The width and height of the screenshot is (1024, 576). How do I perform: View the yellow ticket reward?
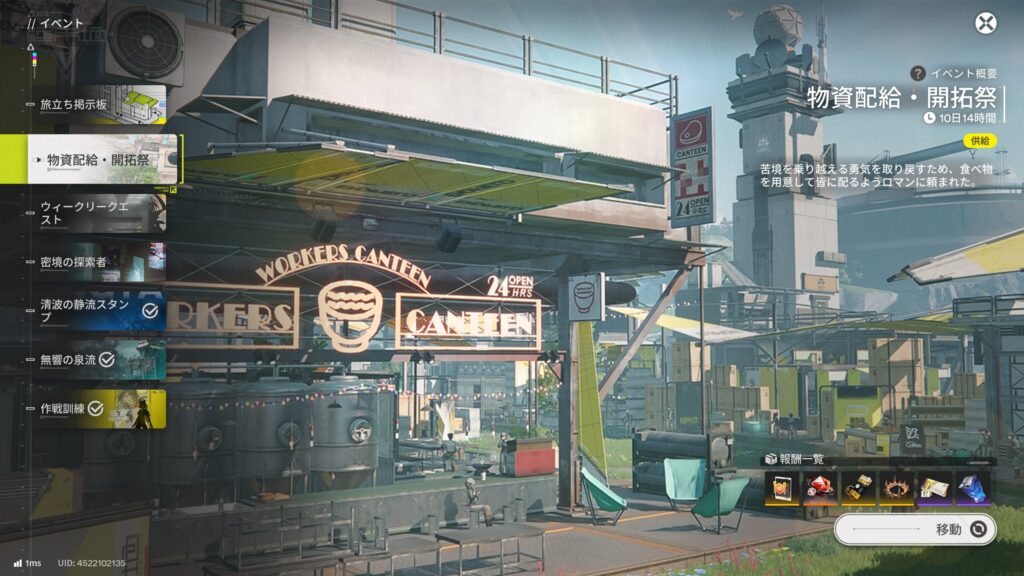[934, 487]
